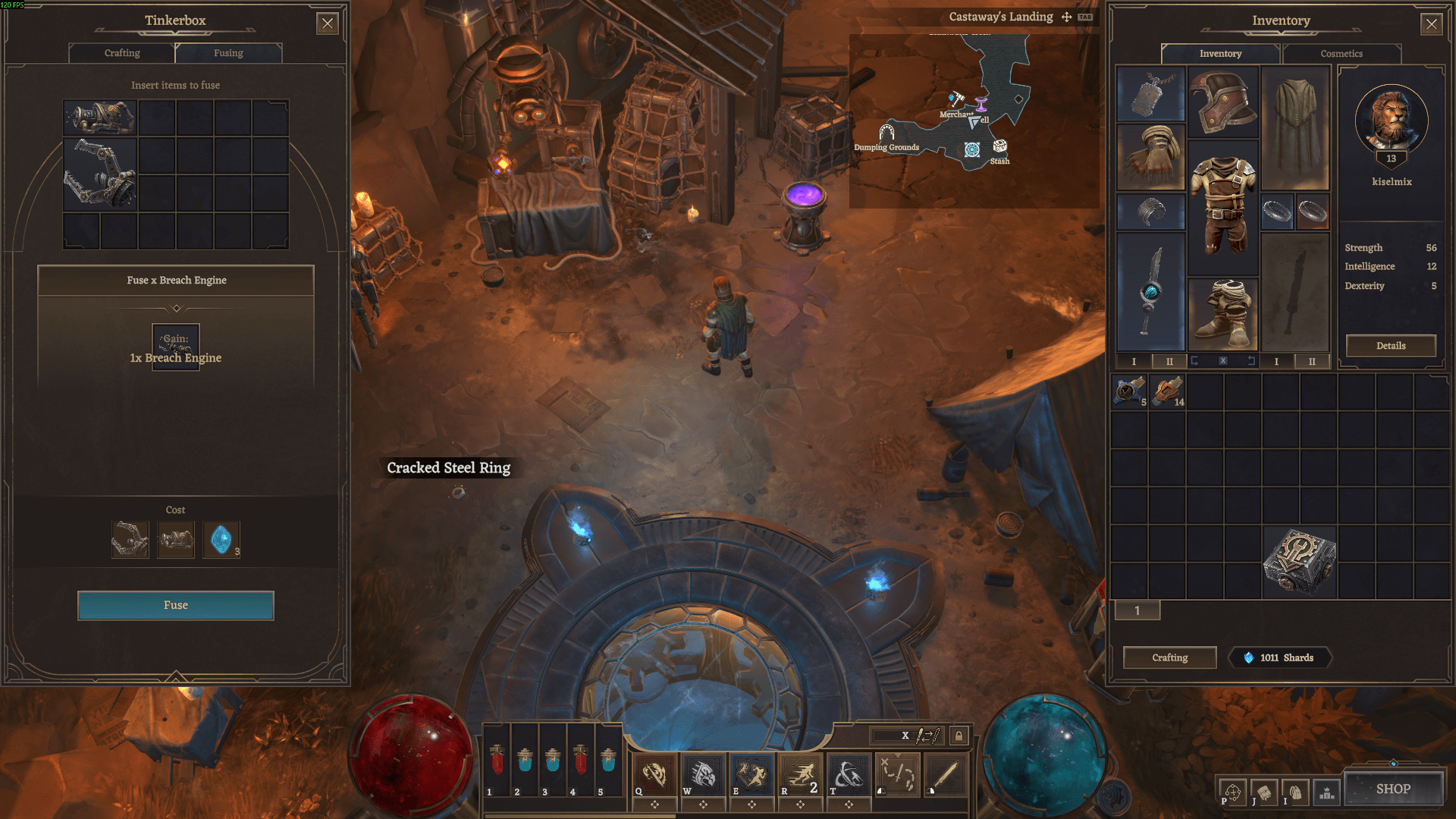This screenshot has height=819, width=1456.
Task: Open the Cosmetics tab in Inventory
Action: pyautogui.click(x=1341, y=54)
